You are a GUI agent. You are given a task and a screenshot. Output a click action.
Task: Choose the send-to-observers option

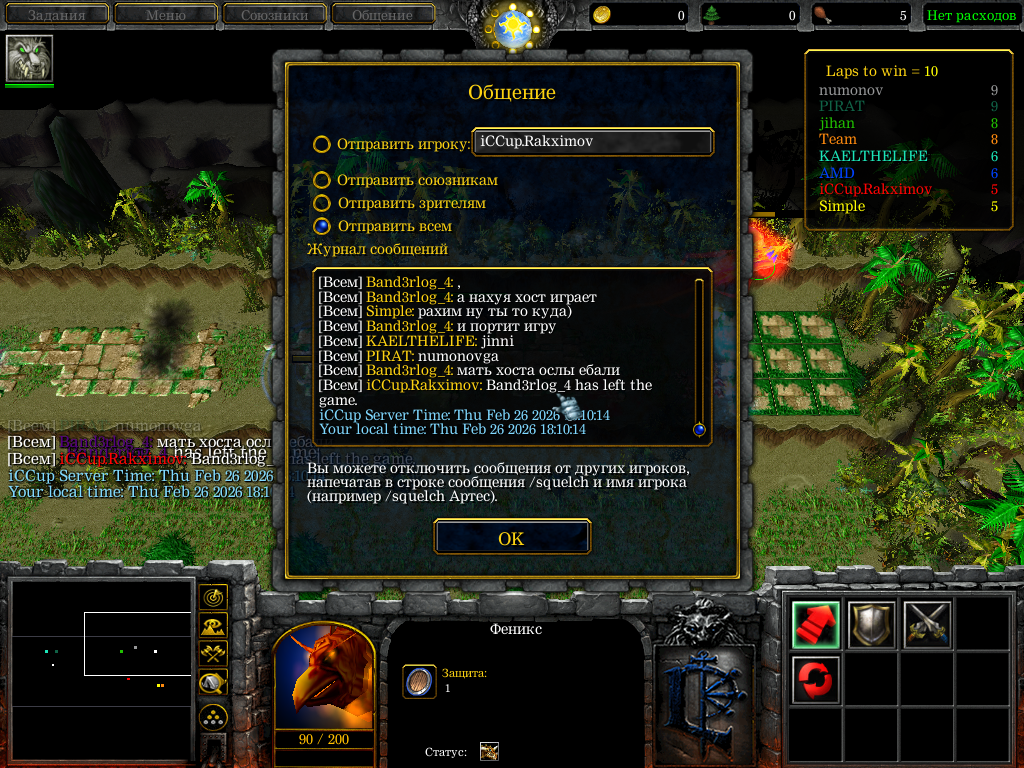pyautogui.click(x=321, y=203)
